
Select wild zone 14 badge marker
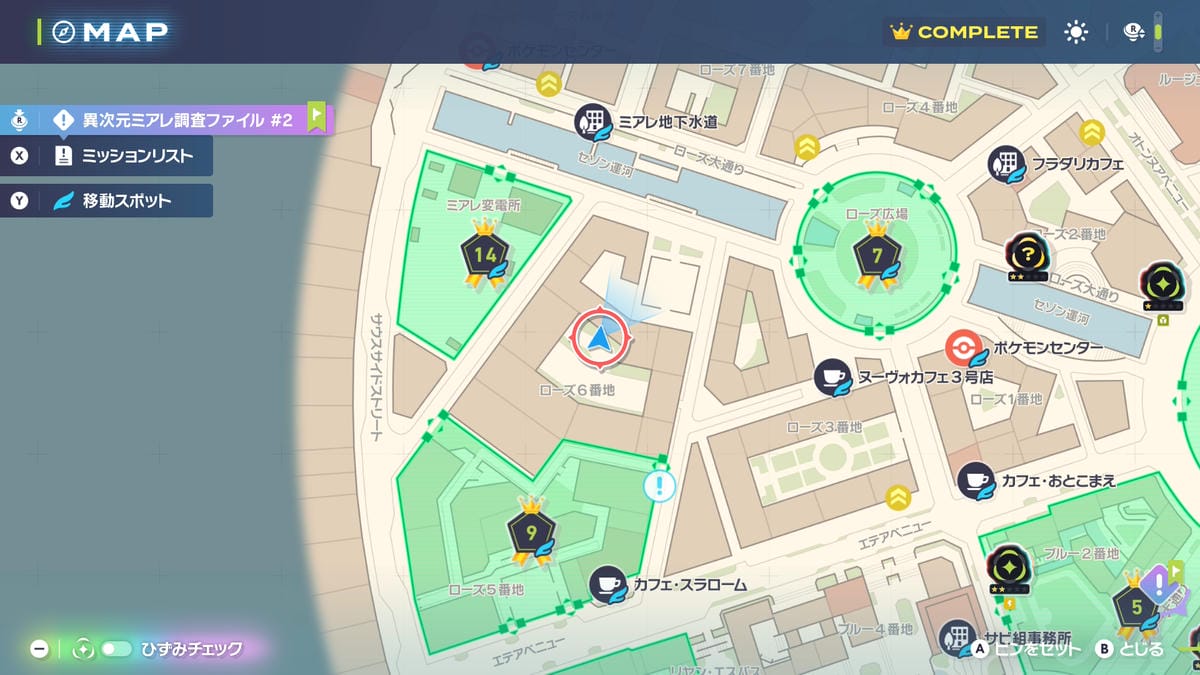pyautogui.click(x=485, y=256)
